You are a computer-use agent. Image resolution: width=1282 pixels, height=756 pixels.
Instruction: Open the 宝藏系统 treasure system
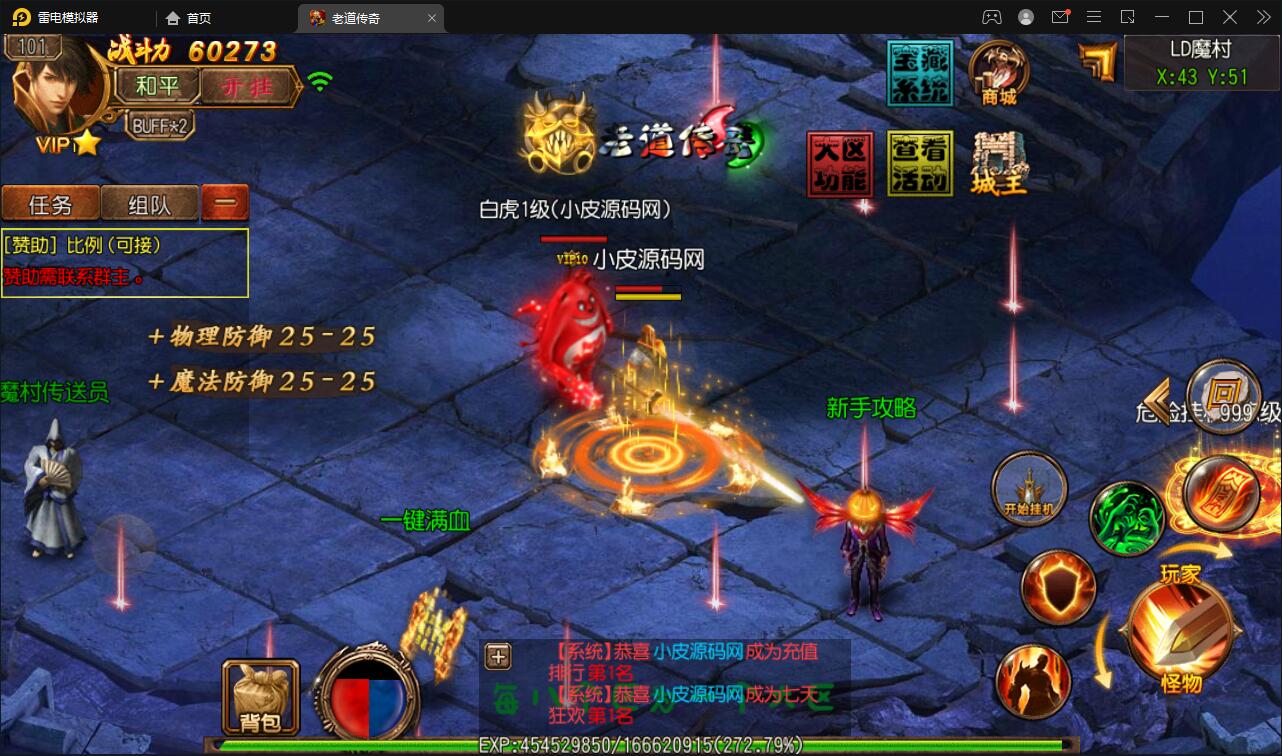[920, 73]
